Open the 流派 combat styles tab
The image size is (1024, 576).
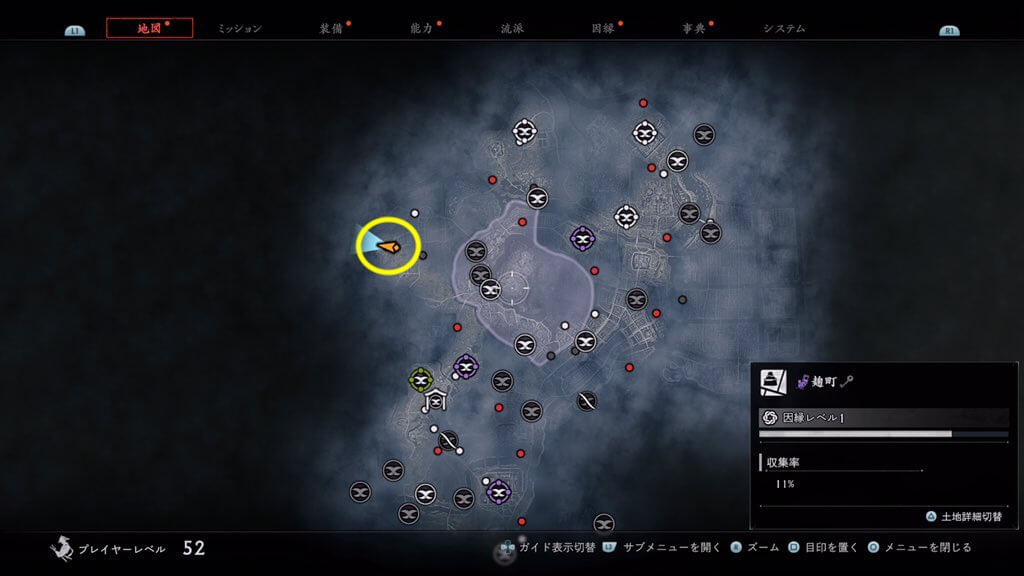(x=511, y=28)
